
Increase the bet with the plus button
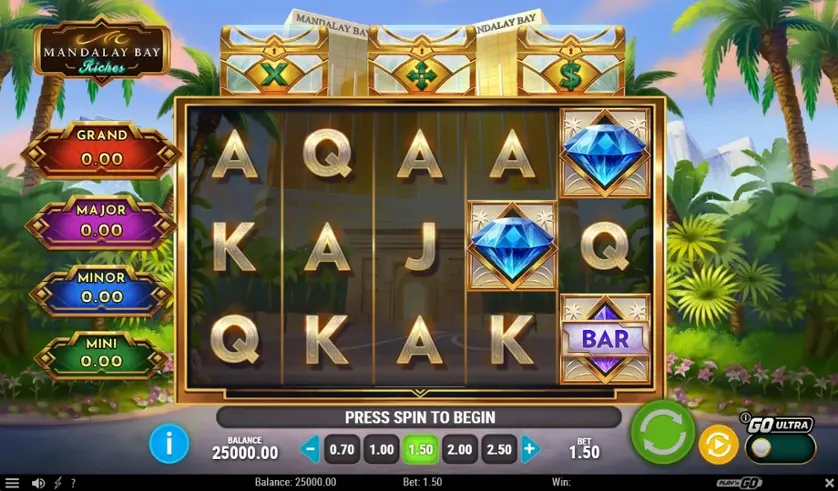pyautogui.click(x=529, y=449)
